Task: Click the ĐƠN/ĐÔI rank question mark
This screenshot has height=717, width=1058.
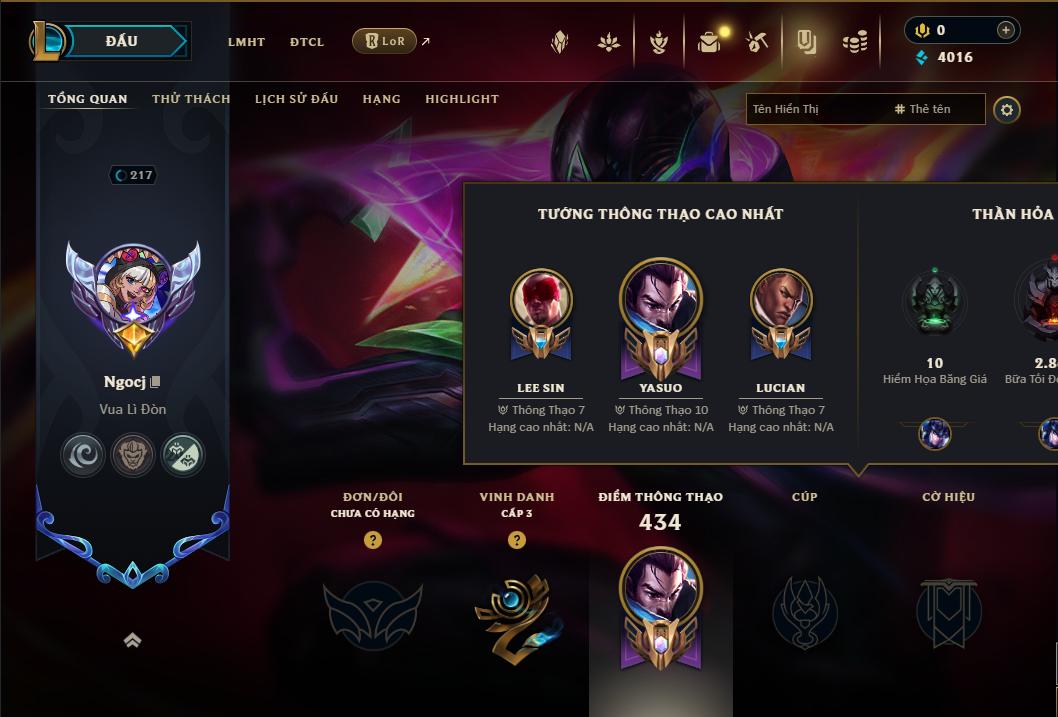Action: pyautogui.click(x=373, y=540)
